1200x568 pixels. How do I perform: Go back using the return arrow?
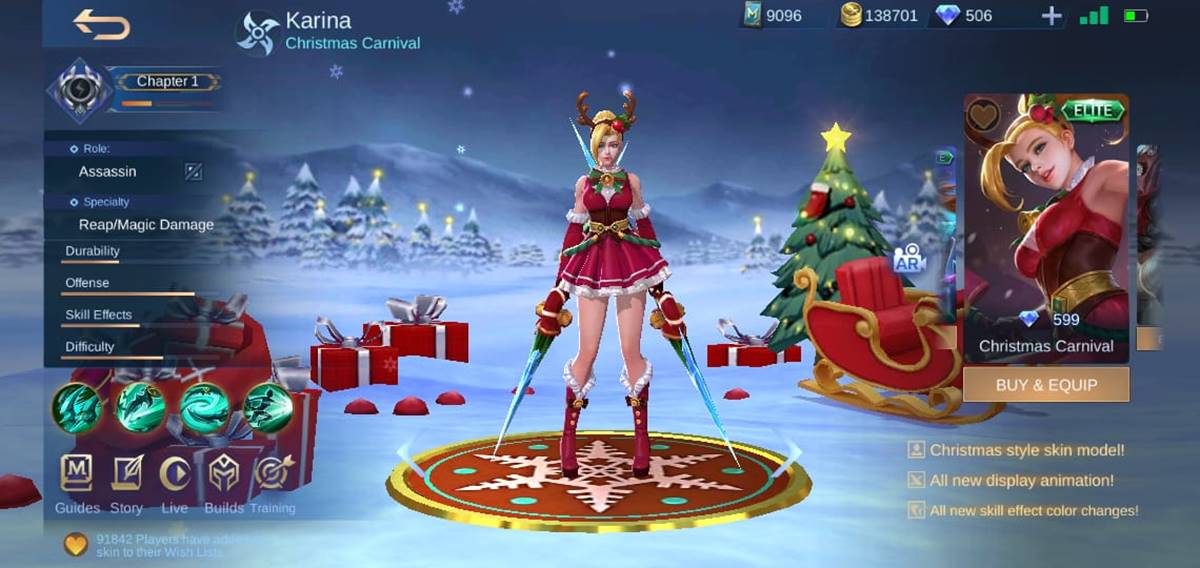[102, 25]
